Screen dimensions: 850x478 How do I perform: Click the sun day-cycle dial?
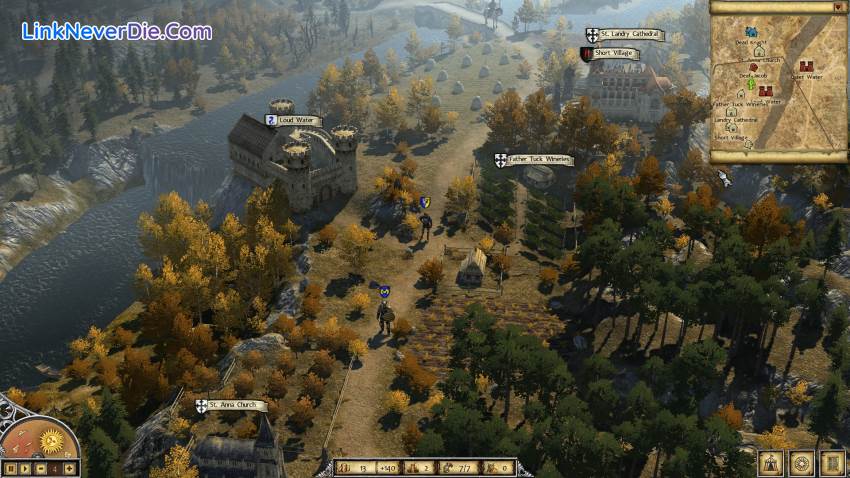click(52, 439)
